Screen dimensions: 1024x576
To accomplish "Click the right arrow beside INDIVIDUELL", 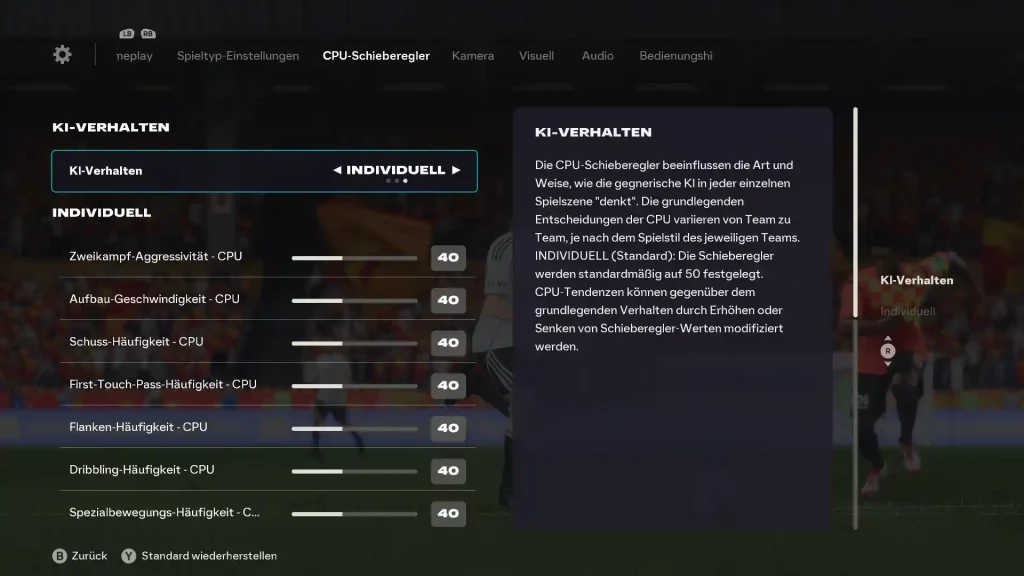I will tap(456, 170).
